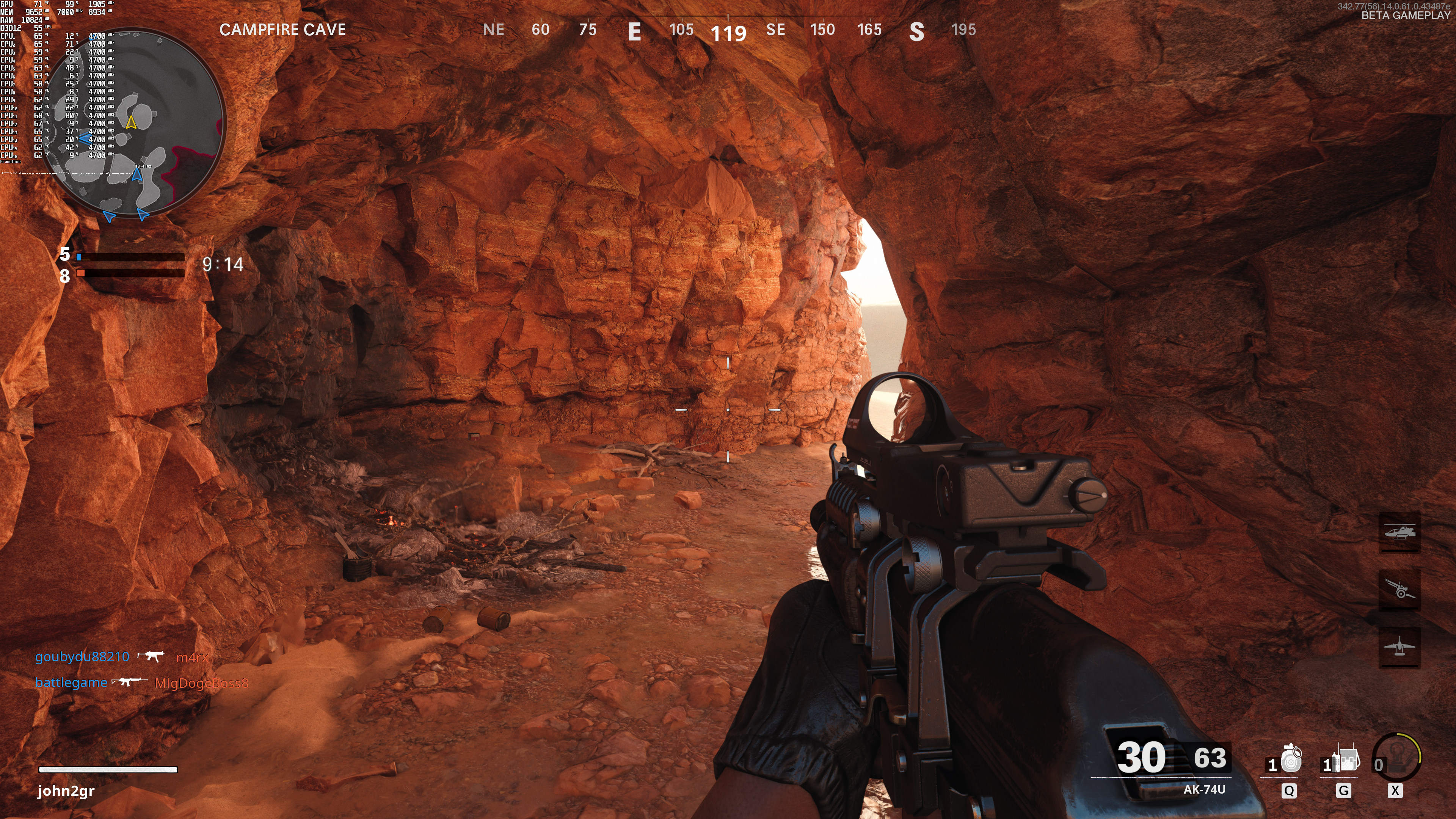Click the yellow player arrow on minimap

(131, 122)
